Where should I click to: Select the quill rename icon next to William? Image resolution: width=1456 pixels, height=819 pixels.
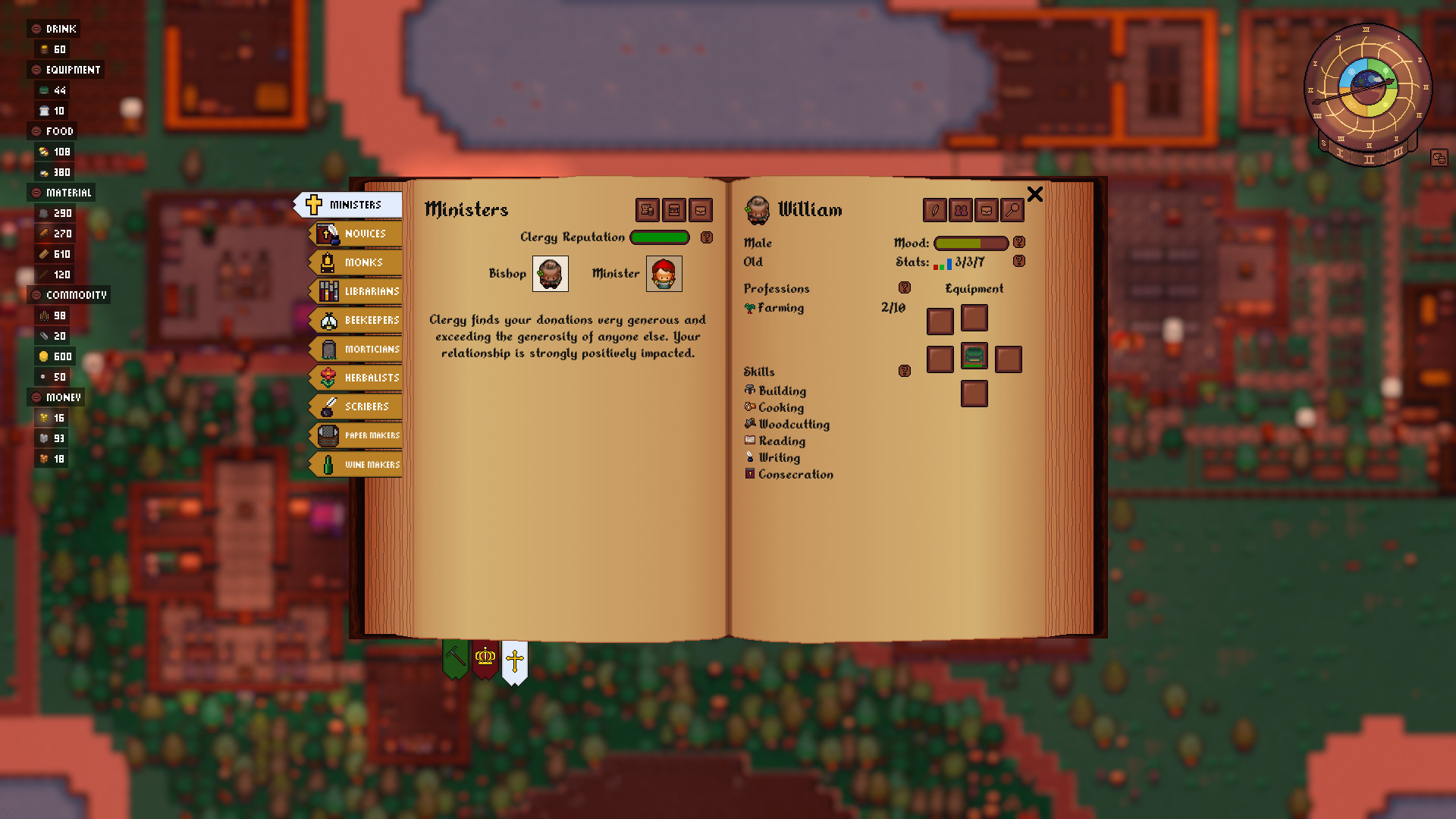[934, 210]
